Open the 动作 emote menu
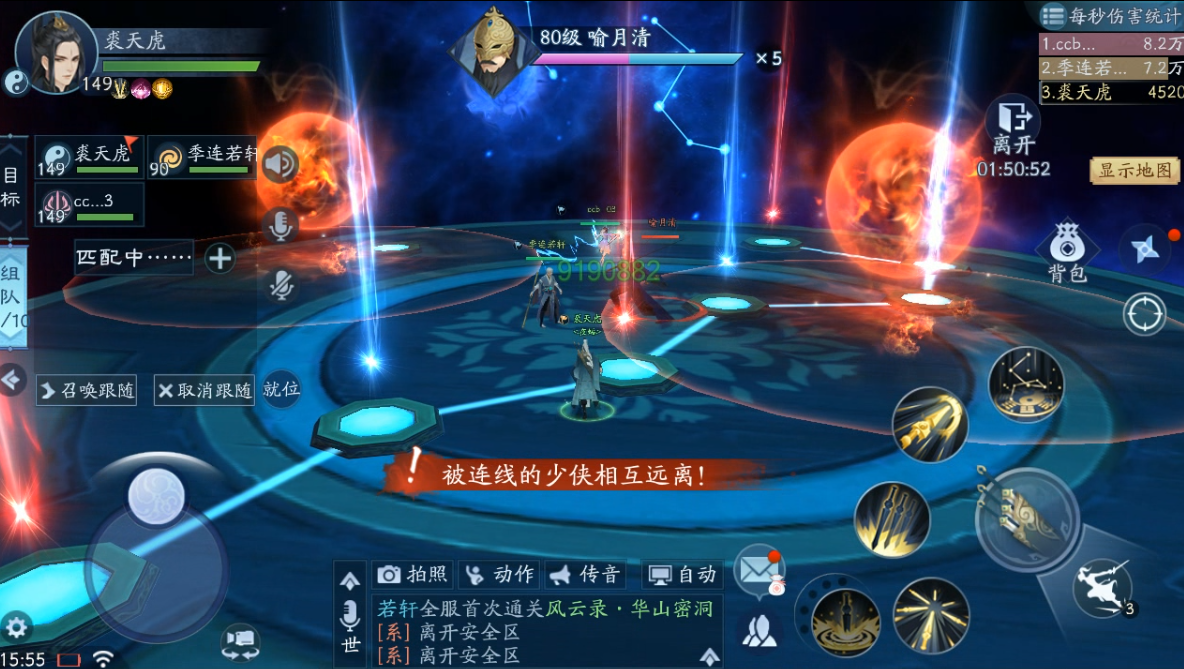Screen dimensions: 1184x669 [x=500, y=574]
